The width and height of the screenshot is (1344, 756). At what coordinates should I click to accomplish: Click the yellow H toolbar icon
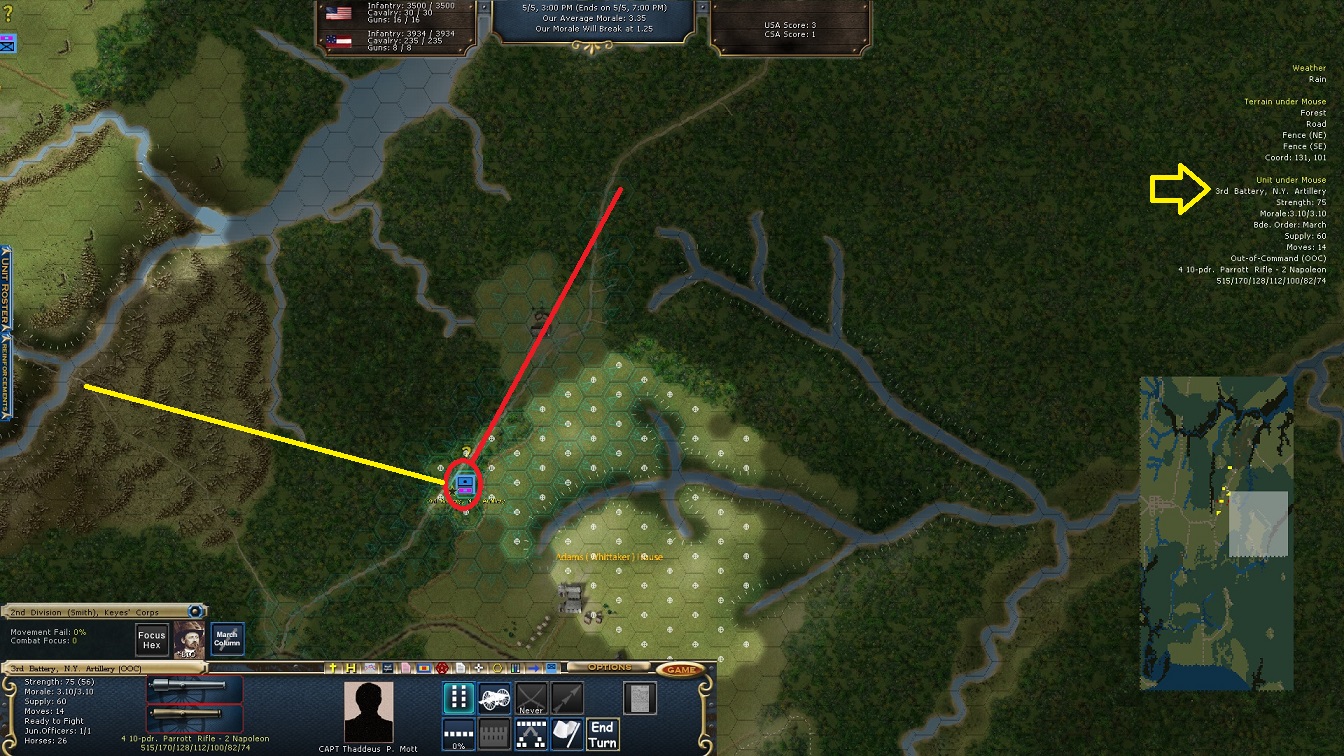(351, 668)
